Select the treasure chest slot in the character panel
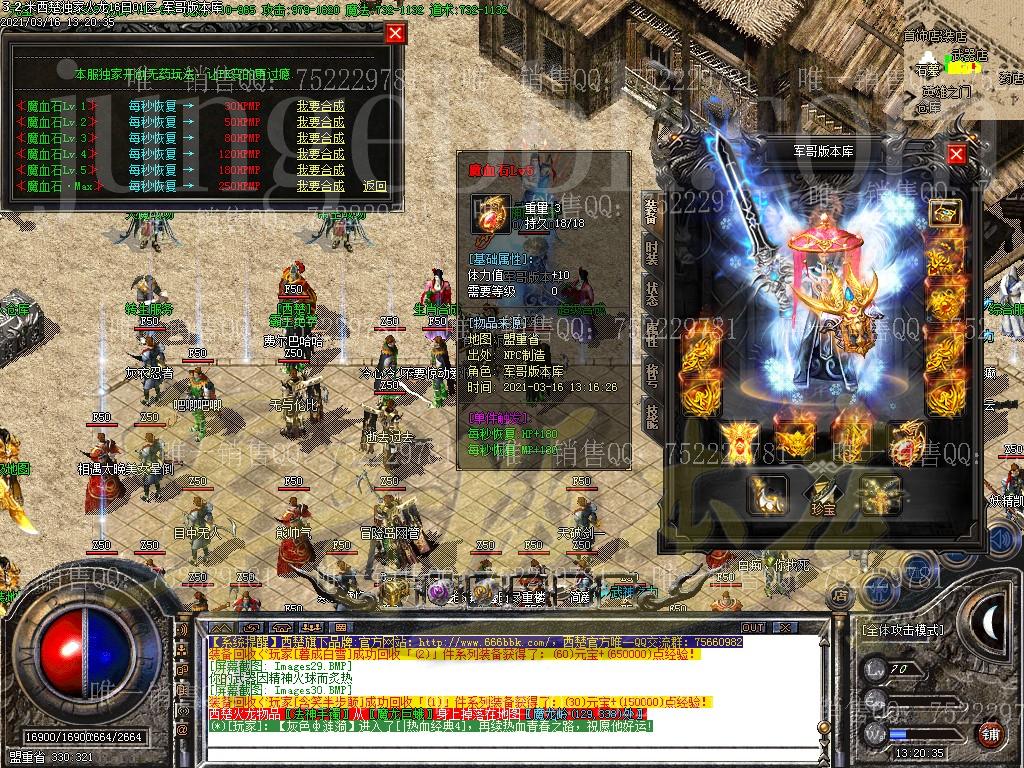This screenshot has height=768, width=1024. tap(944, 211)
